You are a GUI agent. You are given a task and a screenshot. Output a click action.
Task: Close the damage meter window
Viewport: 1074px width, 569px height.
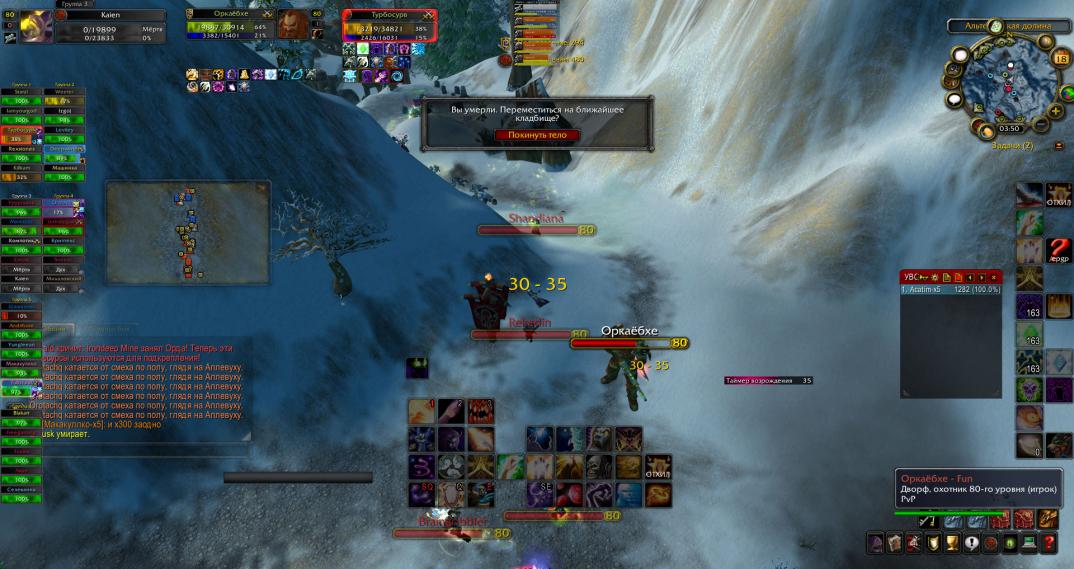[994, 277]
